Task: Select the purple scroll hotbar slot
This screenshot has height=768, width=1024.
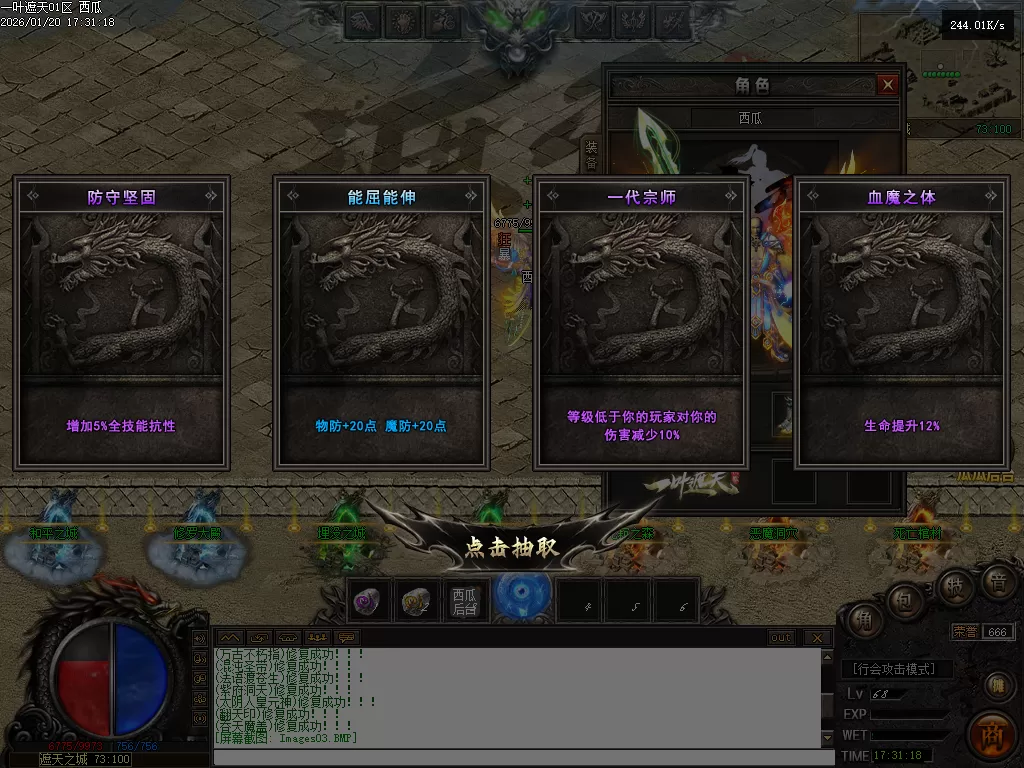Action: click(x=367, y=600)
